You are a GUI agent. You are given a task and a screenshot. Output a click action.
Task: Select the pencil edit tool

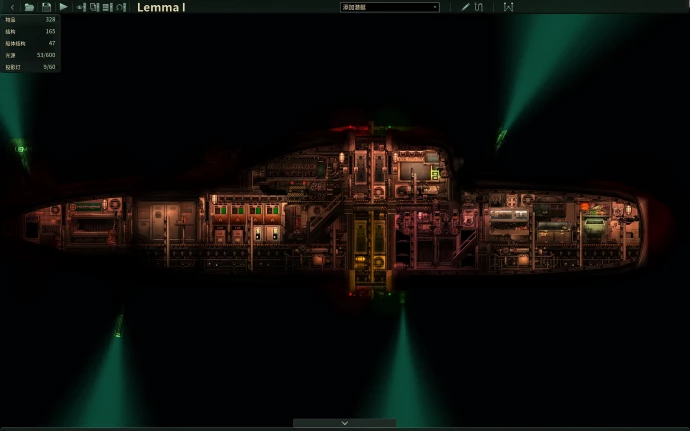(465, 7)
